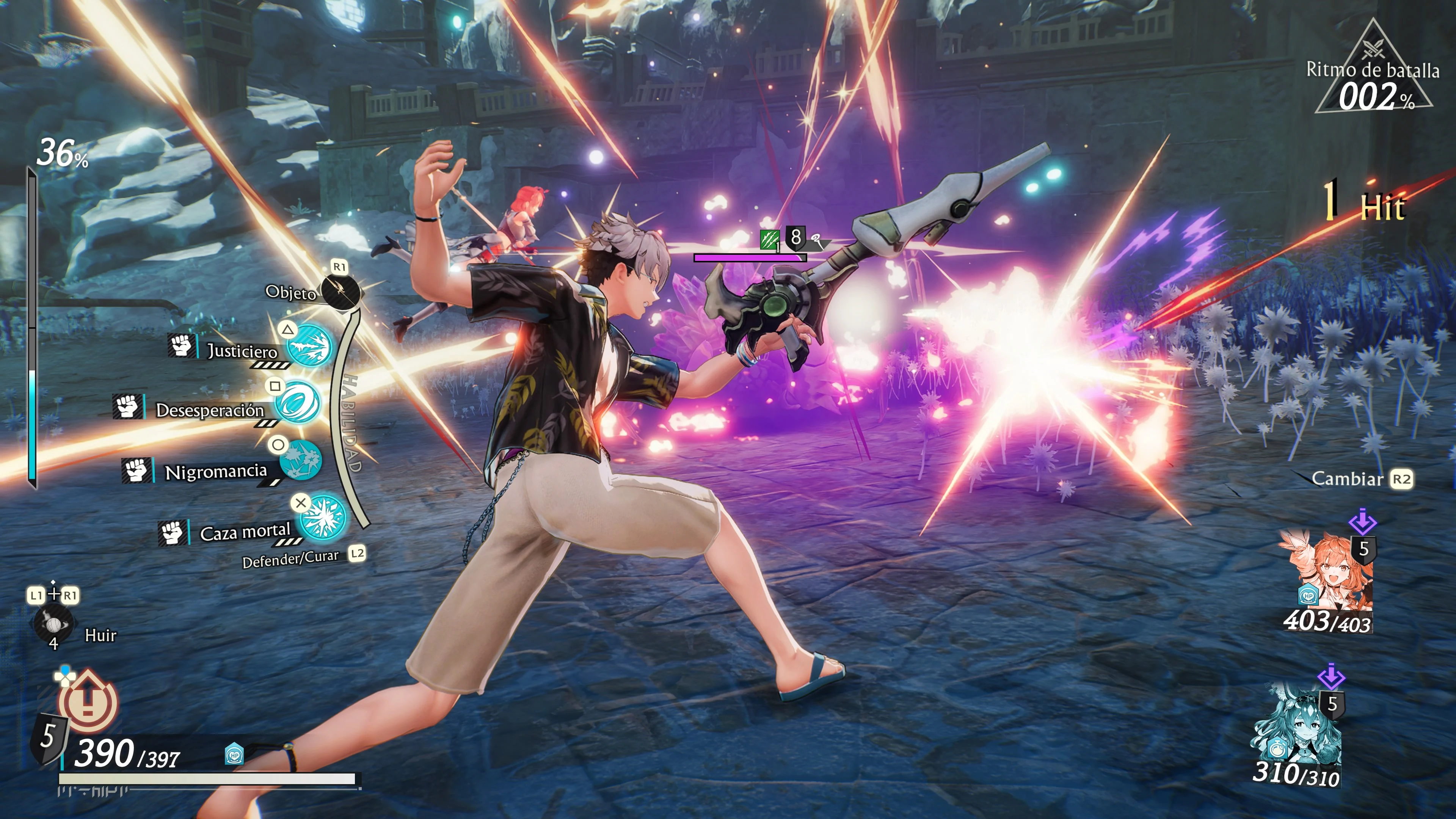
Task: Open the Objeto item wheel icon
Action: point(340,292)
